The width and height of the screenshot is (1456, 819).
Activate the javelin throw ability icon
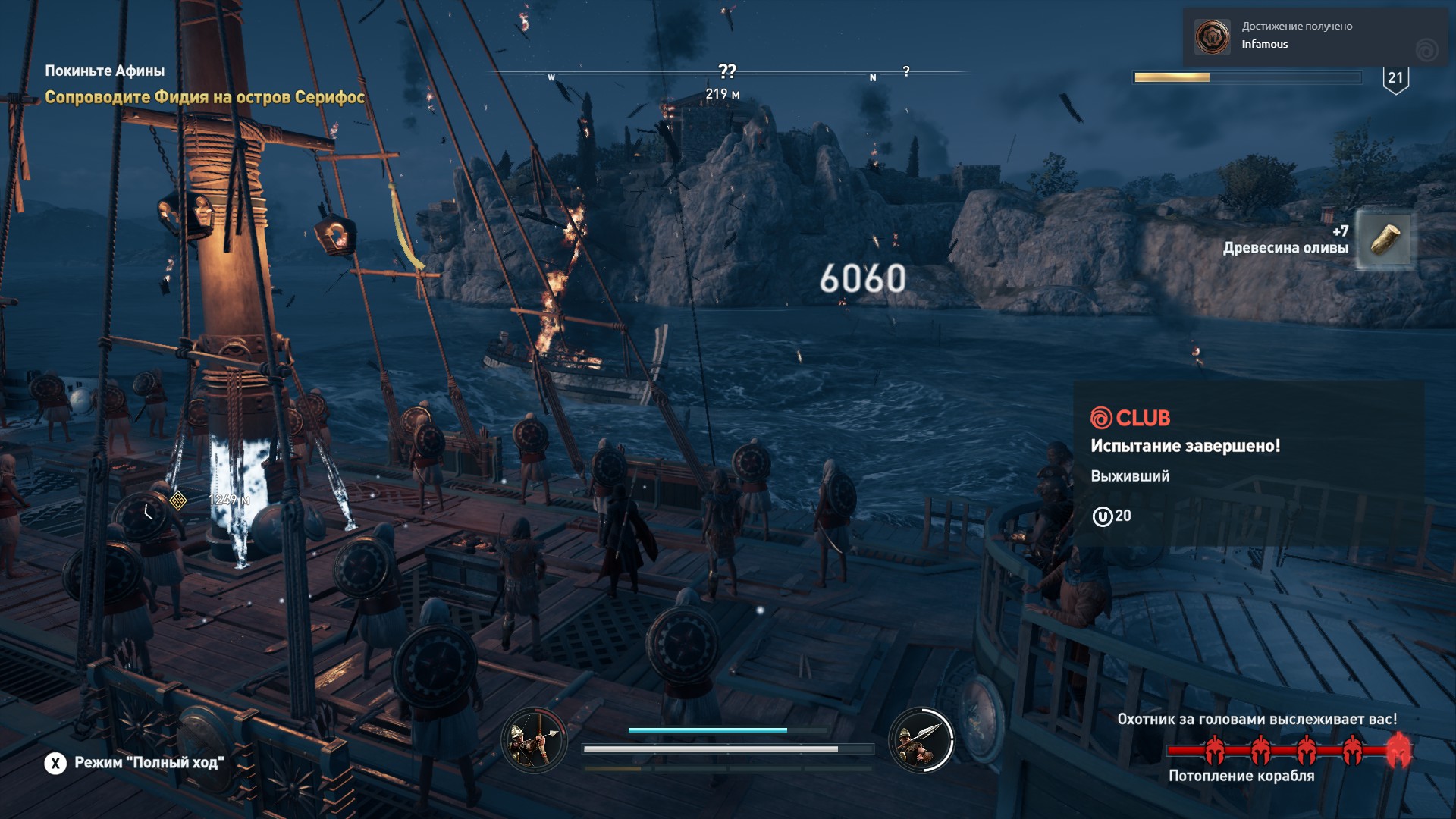[x=921, y=740]
